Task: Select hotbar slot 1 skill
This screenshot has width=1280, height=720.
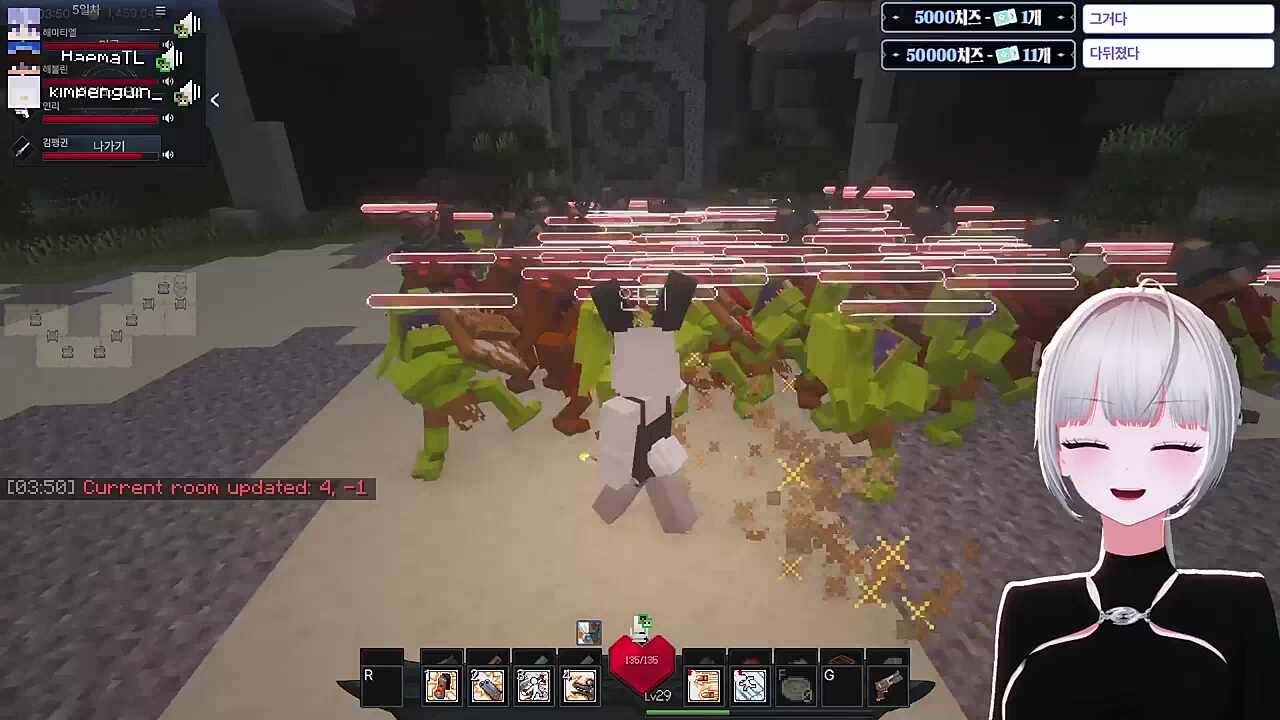Action: pos(441,685)
